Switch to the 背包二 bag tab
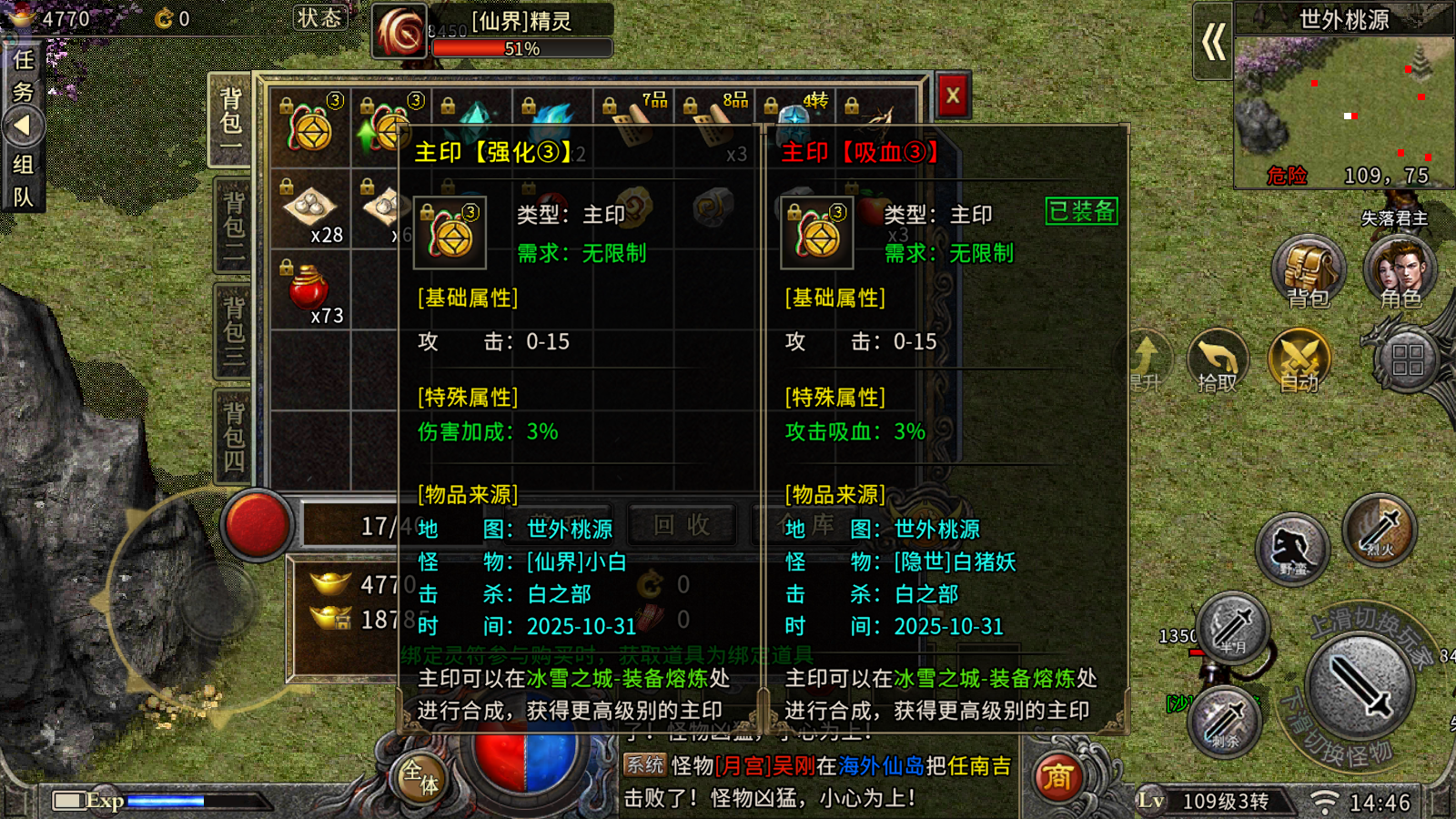 point(233,226)
